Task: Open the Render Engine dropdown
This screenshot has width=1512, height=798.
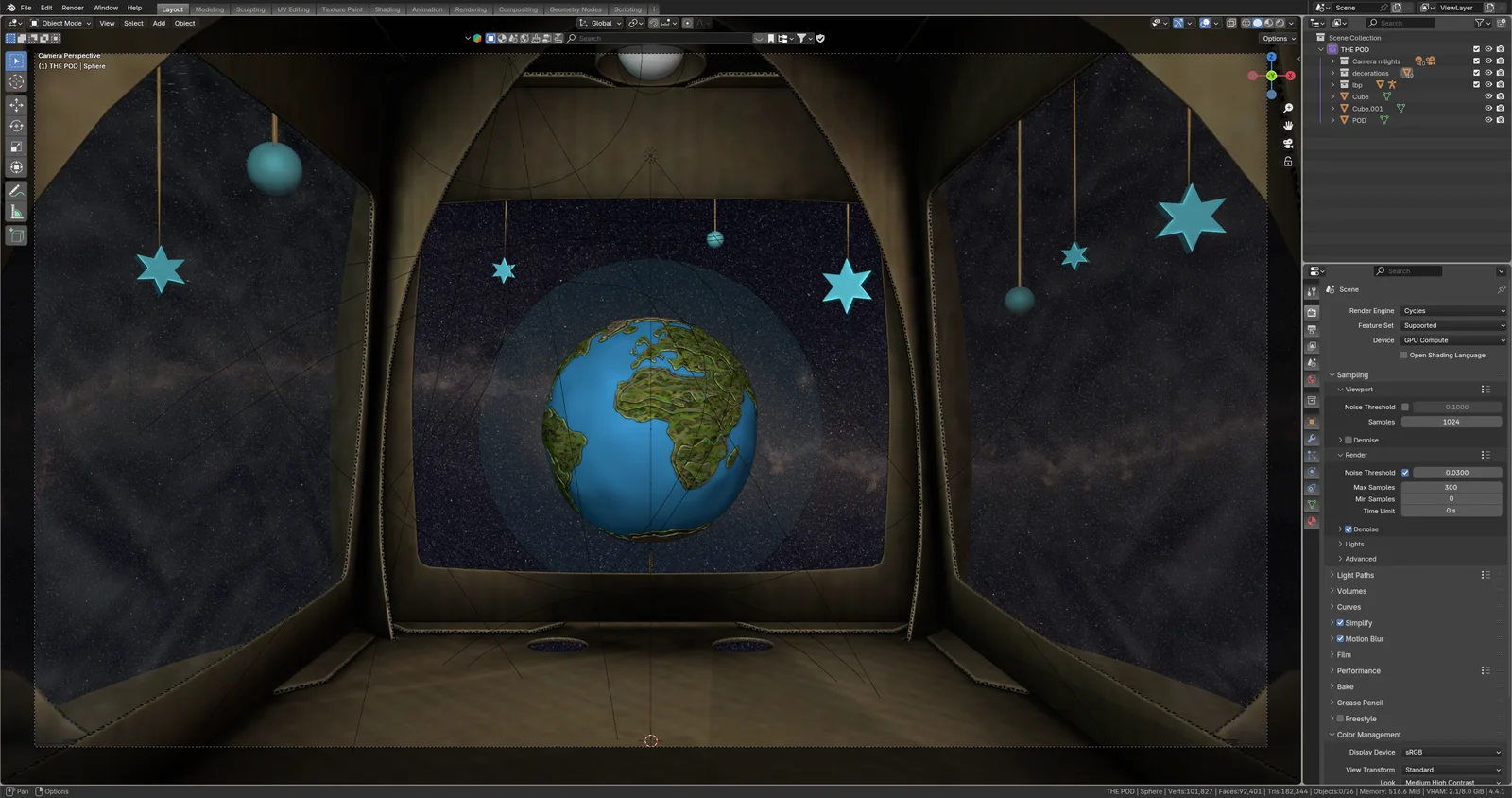Action: (1453, 310)
